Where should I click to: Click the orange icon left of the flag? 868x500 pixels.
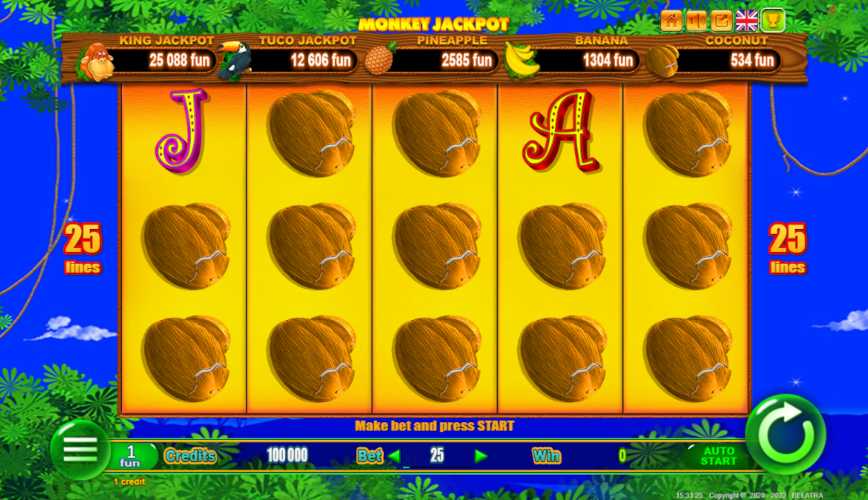[x=722, y=20]
